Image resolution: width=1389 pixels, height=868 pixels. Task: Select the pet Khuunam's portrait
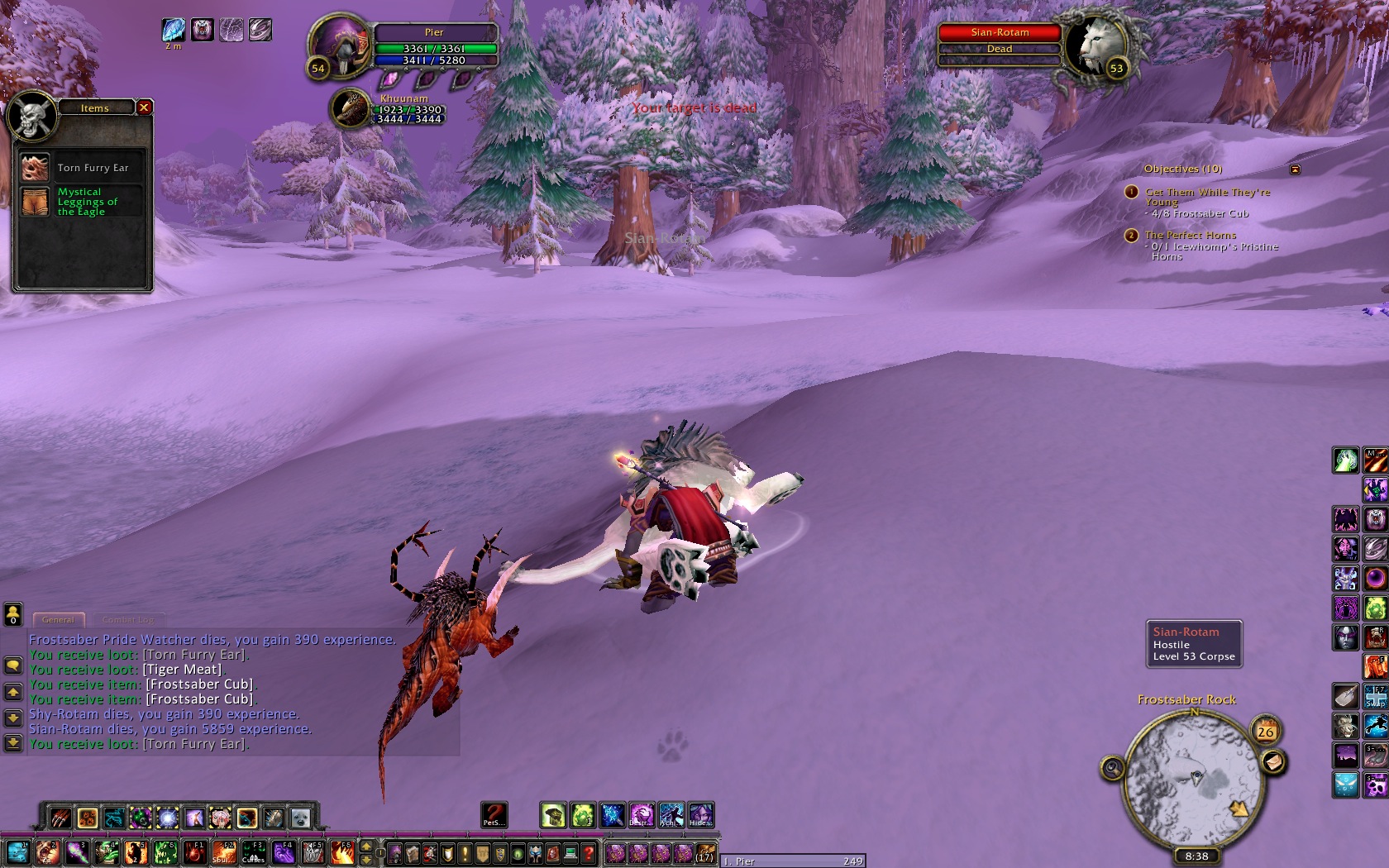[351, 109]
